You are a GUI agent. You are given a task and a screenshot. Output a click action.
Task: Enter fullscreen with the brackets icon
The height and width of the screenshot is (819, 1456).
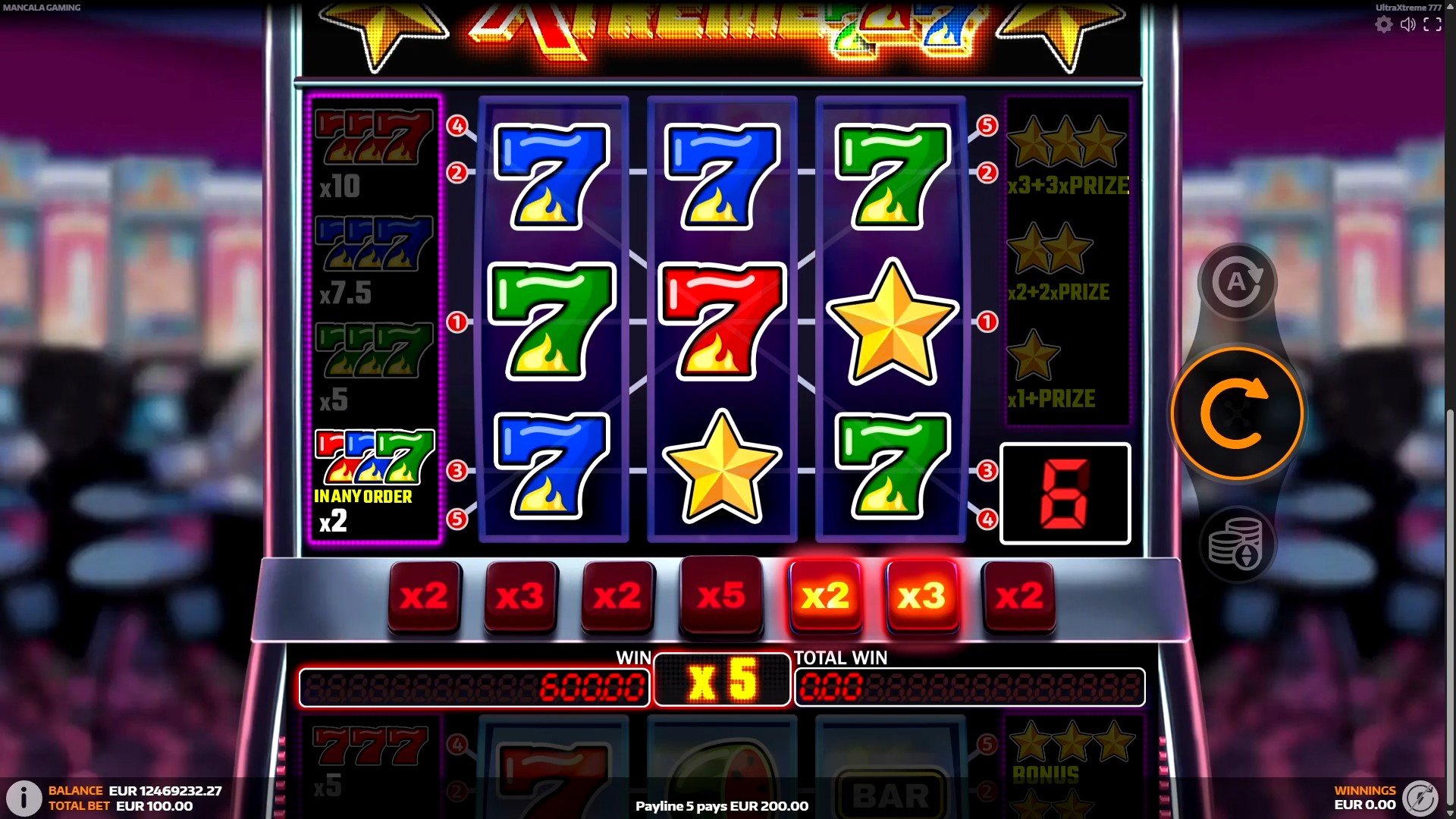tap(1433, 24)
